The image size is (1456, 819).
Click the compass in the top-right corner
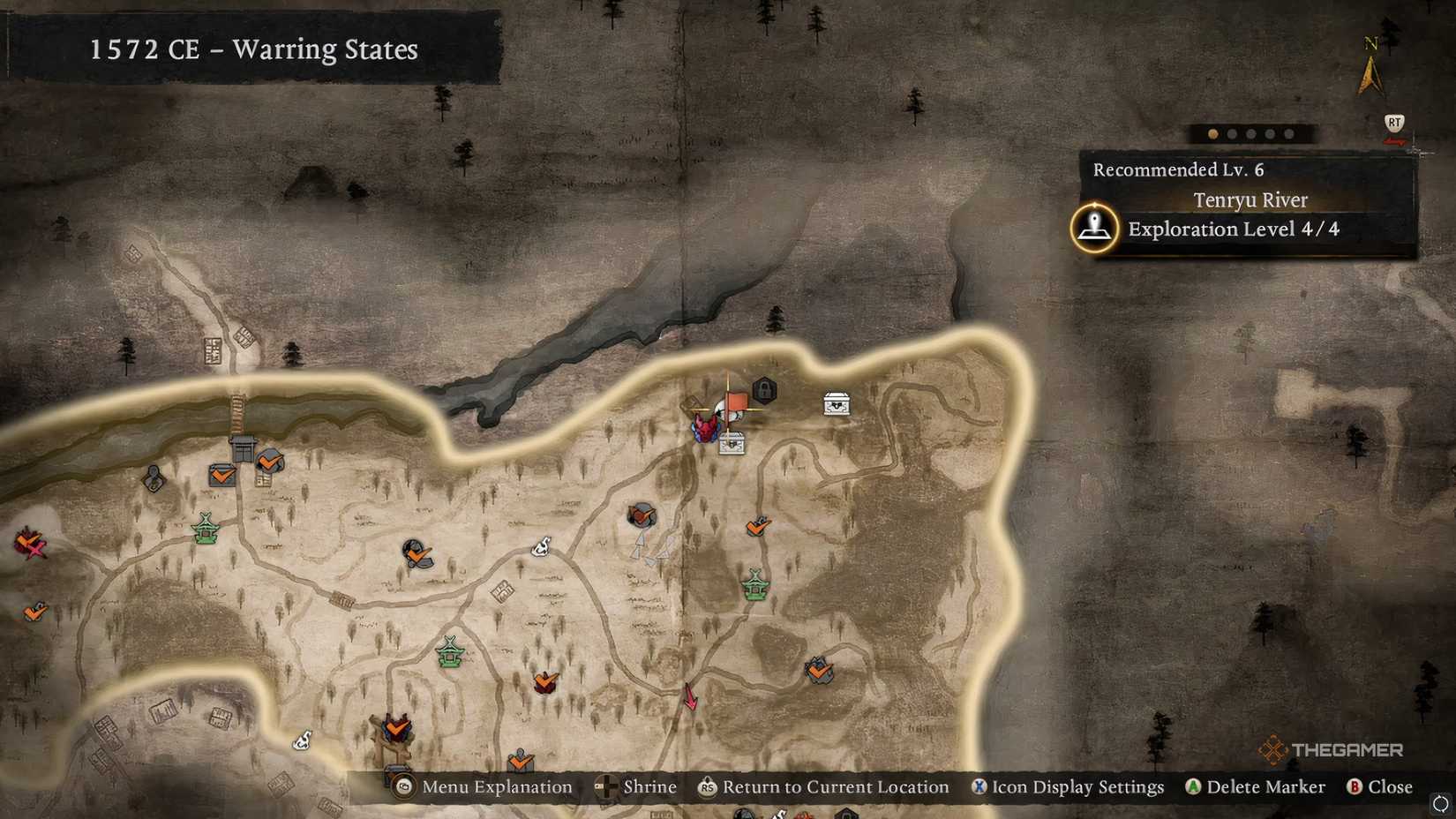[x=1370, y=66]
